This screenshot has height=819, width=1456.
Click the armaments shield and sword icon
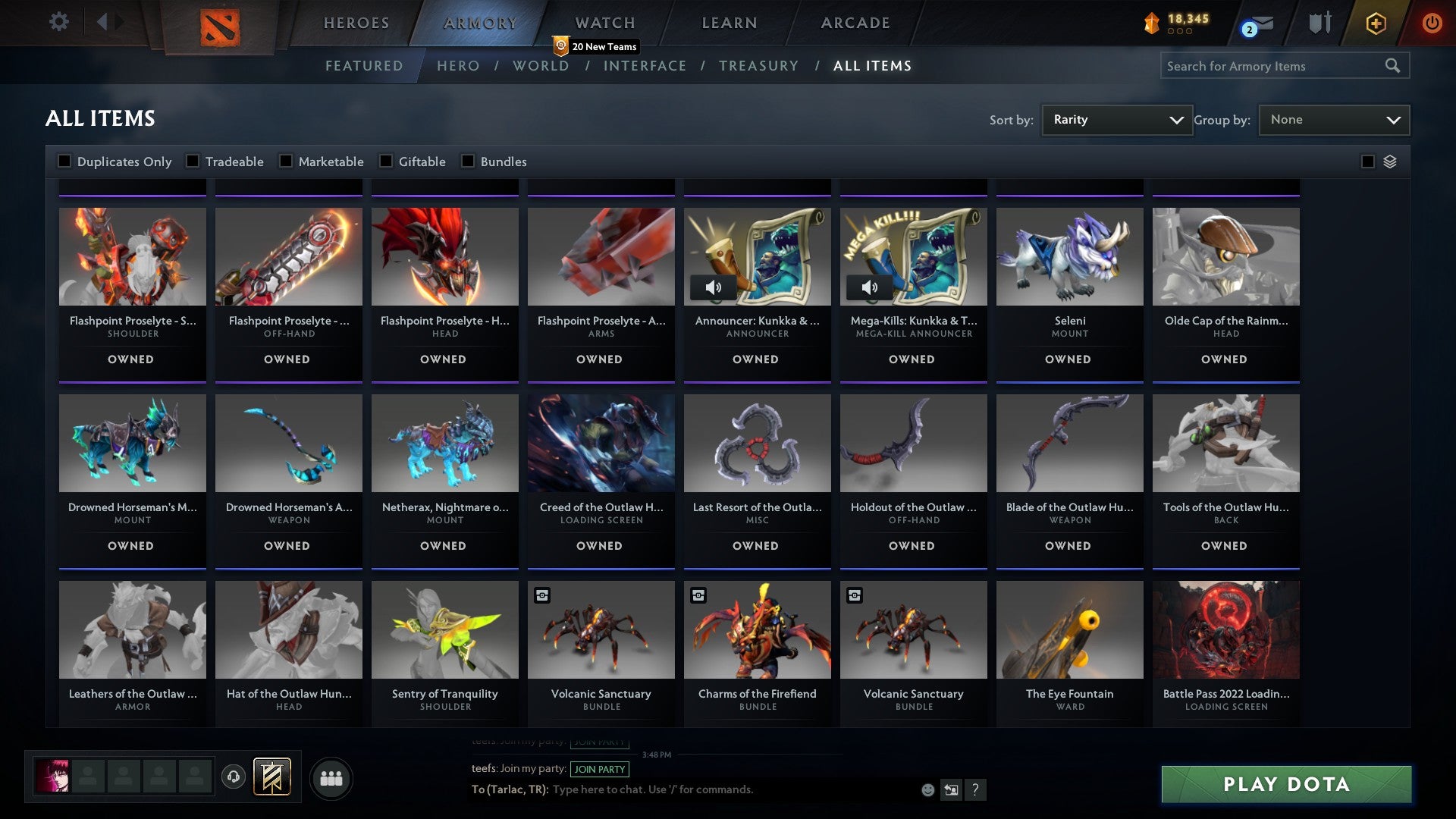tap(1319, 23)
